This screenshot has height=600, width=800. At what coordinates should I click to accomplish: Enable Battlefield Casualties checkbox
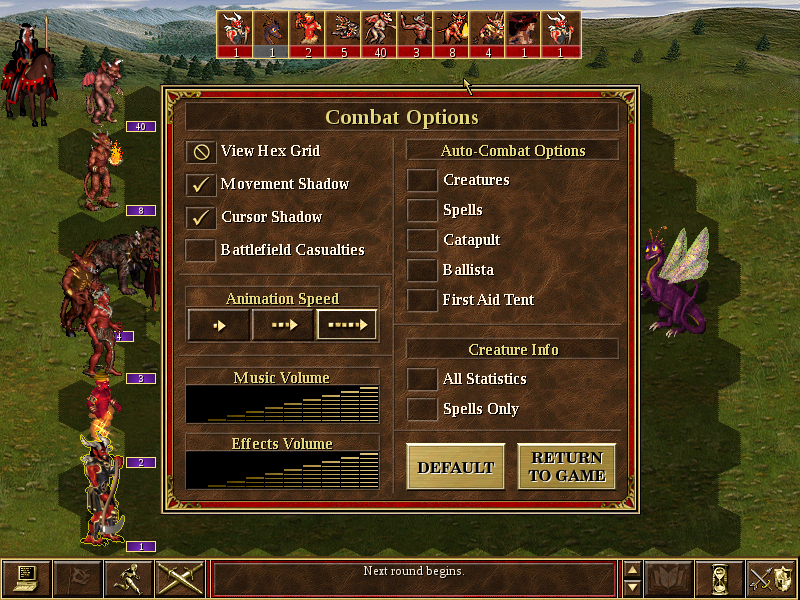tap(202, 250)
